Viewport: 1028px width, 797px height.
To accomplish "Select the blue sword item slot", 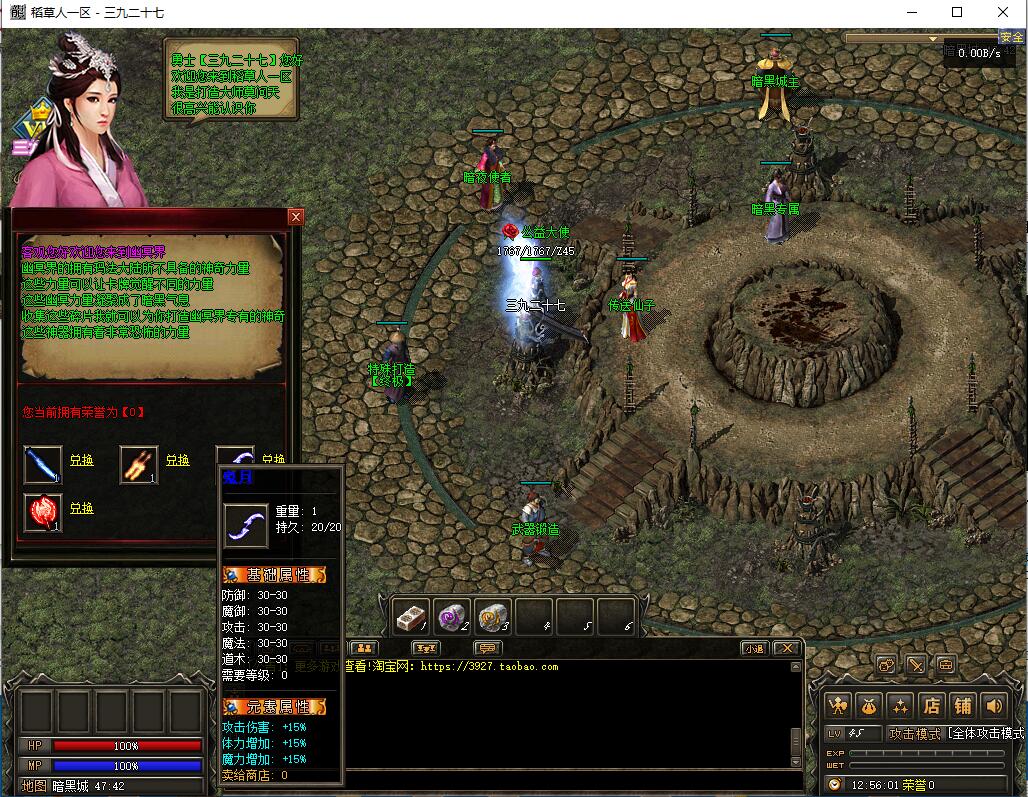I will tap(43, 465).
